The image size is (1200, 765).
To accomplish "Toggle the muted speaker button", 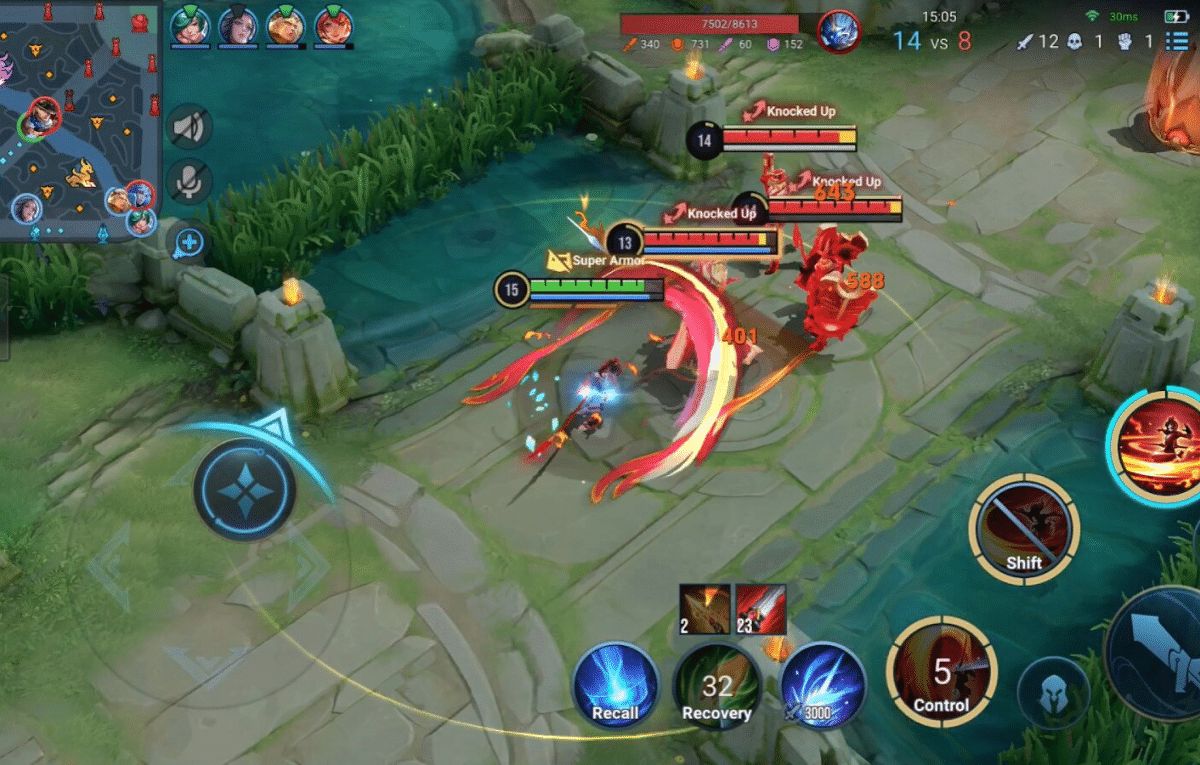I will (189, 127).
